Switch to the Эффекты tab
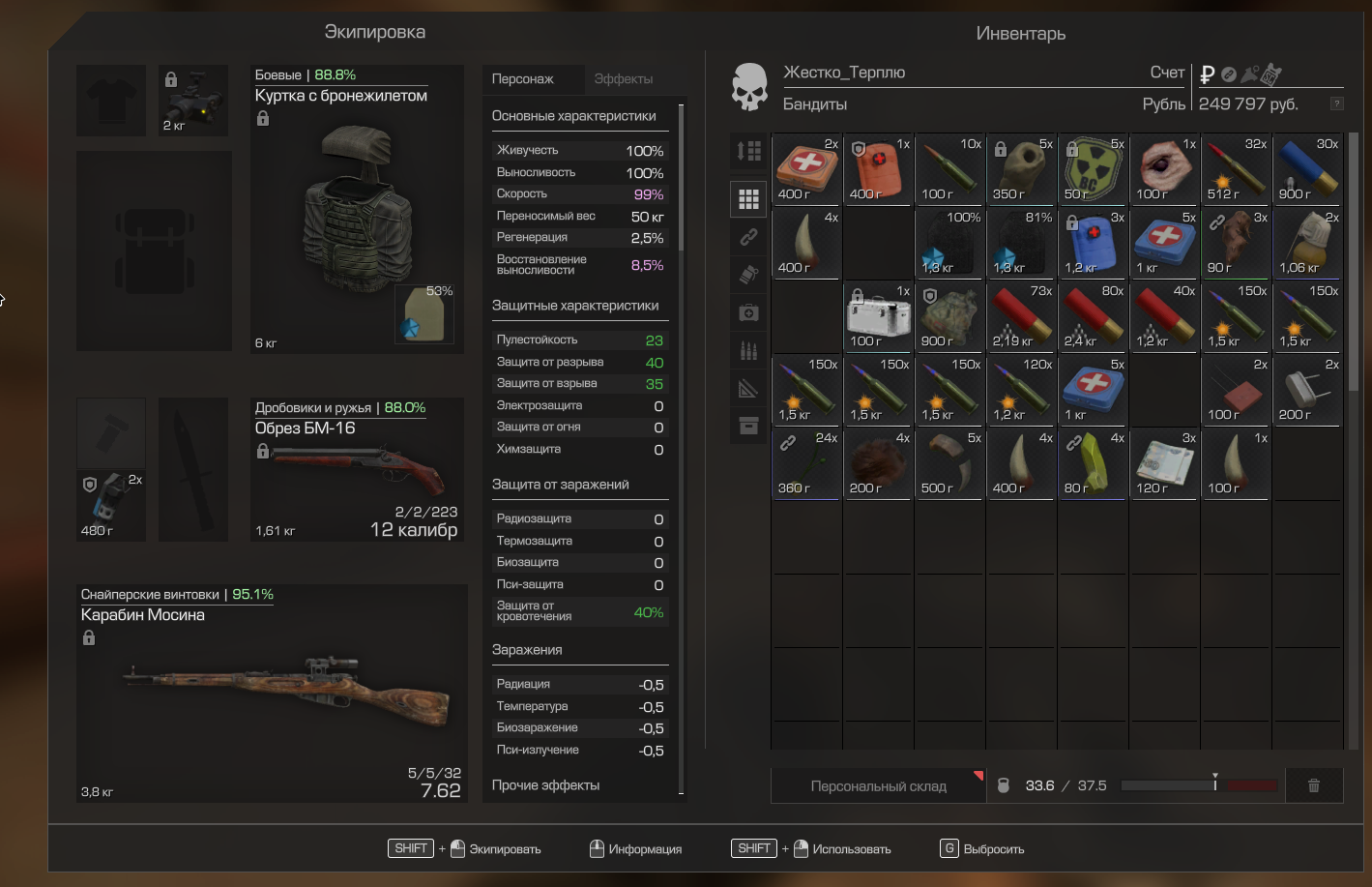 coord(624,79)
